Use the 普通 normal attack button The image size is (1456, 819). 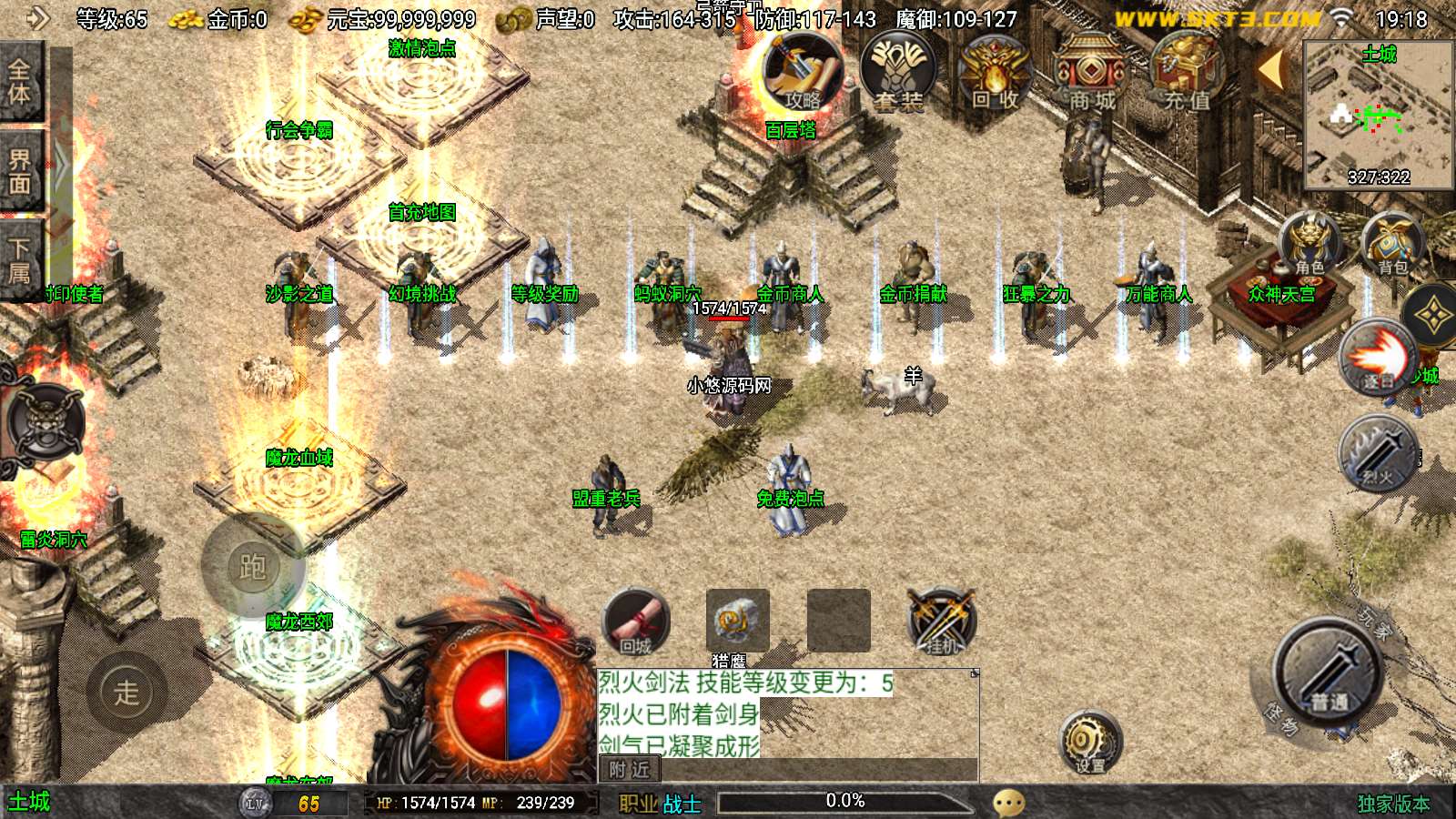click(1329, 673)
